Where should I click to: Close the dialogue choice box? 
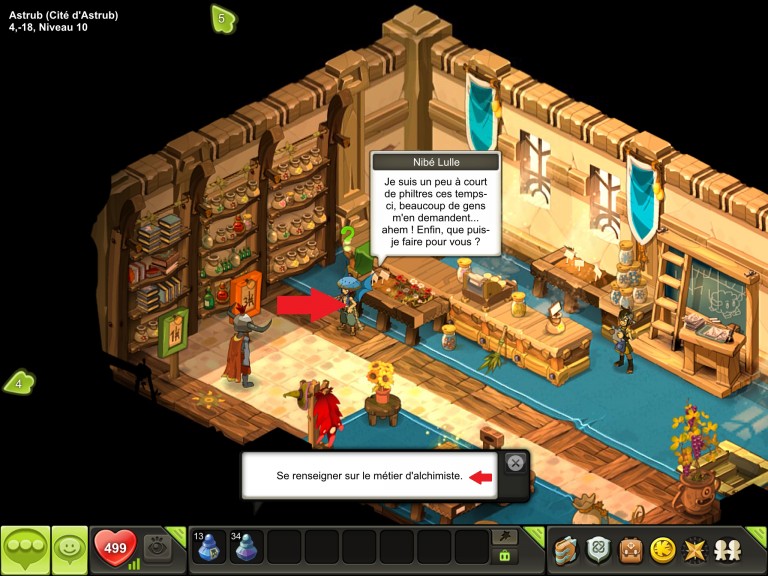click(514, 463)
